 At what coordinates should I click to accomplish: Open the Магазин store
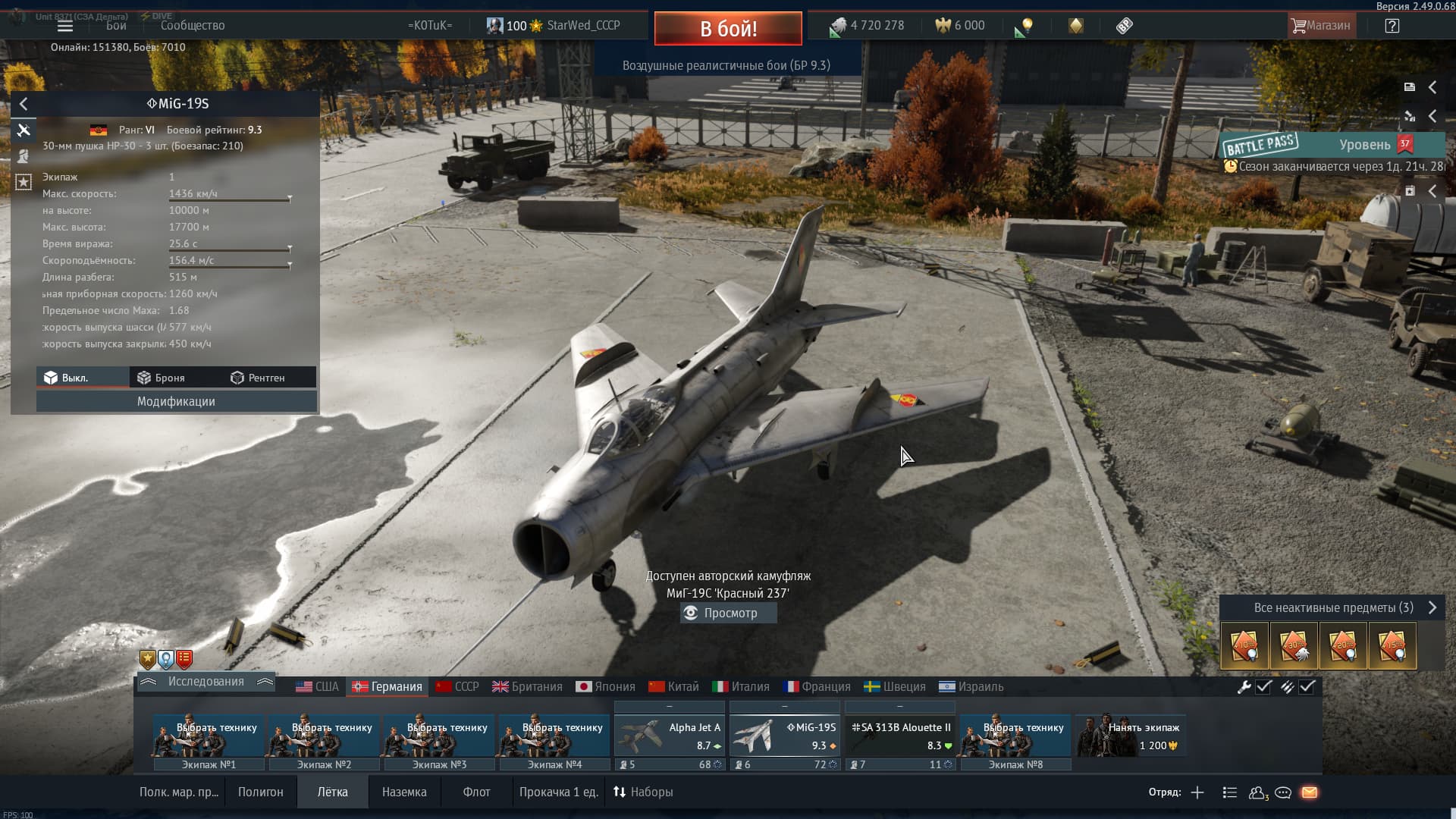tap(1321, 26)
